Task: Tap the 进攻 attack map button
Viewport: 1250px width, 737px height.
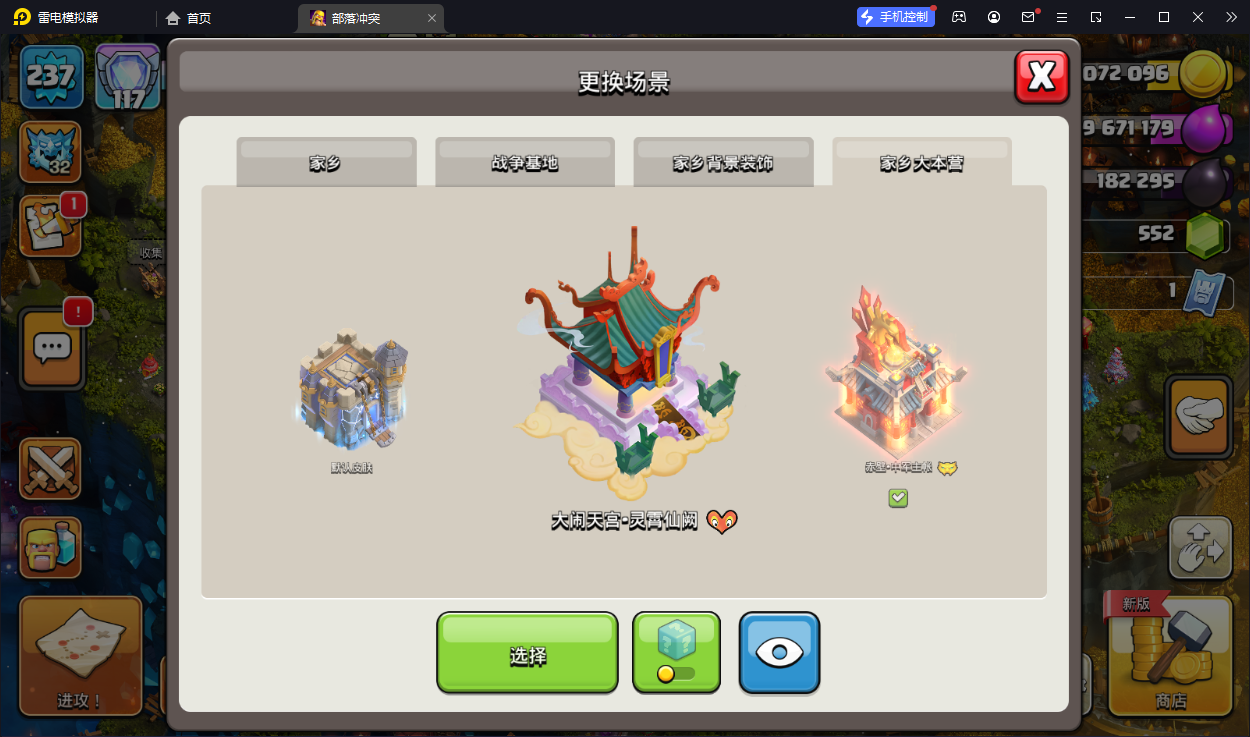Action: point(80,655)
